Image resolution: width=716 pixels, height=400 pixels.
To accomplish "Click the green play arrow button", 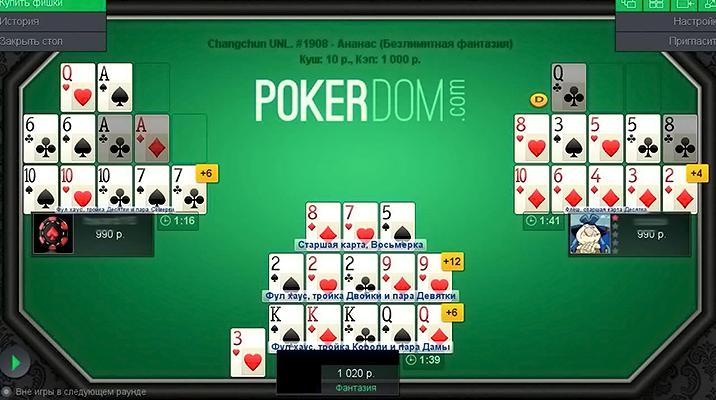I will (13, 361).
